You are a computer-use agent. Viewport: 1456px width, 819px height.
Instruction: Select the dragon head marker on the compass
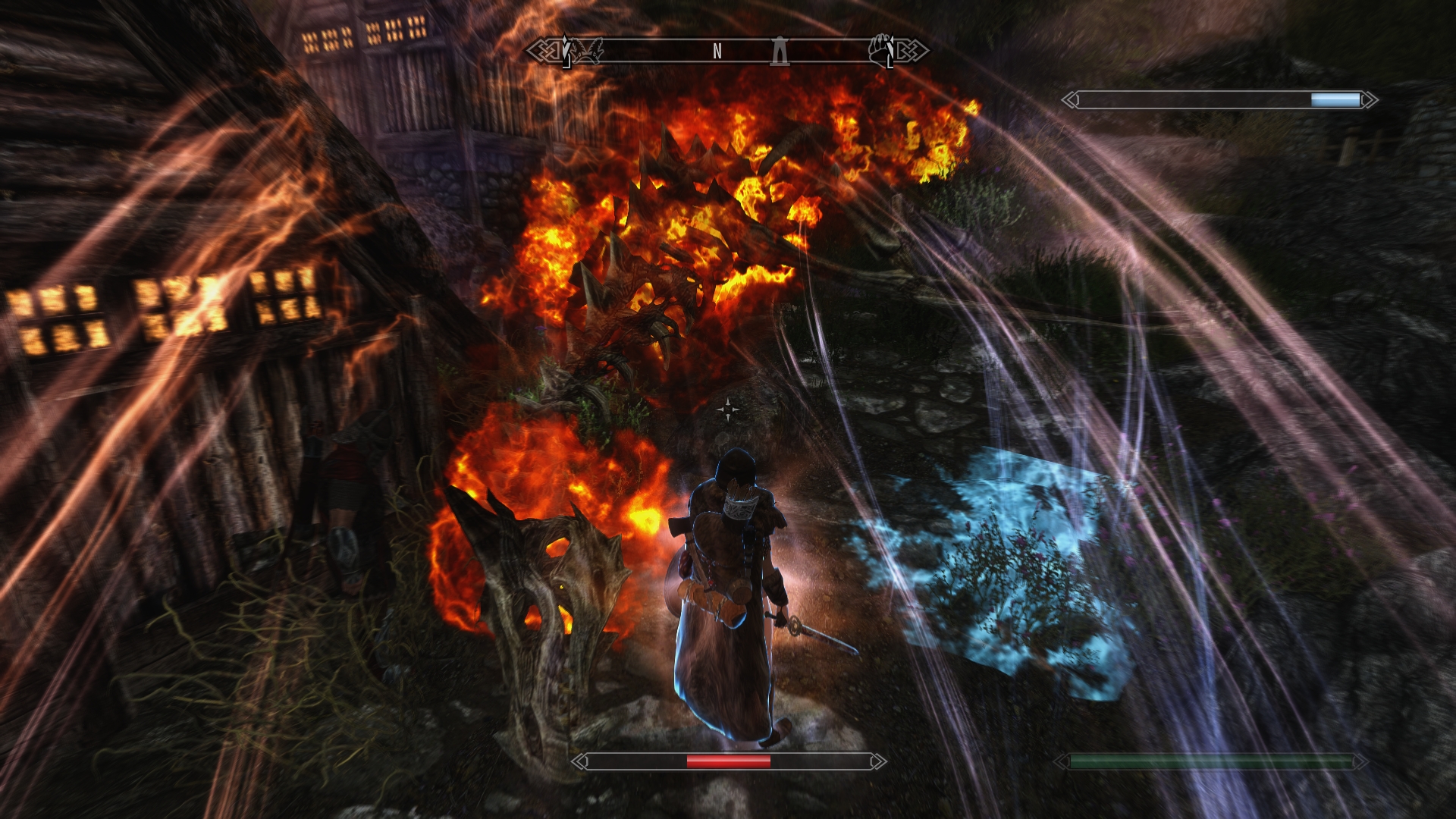click(587, 49)
